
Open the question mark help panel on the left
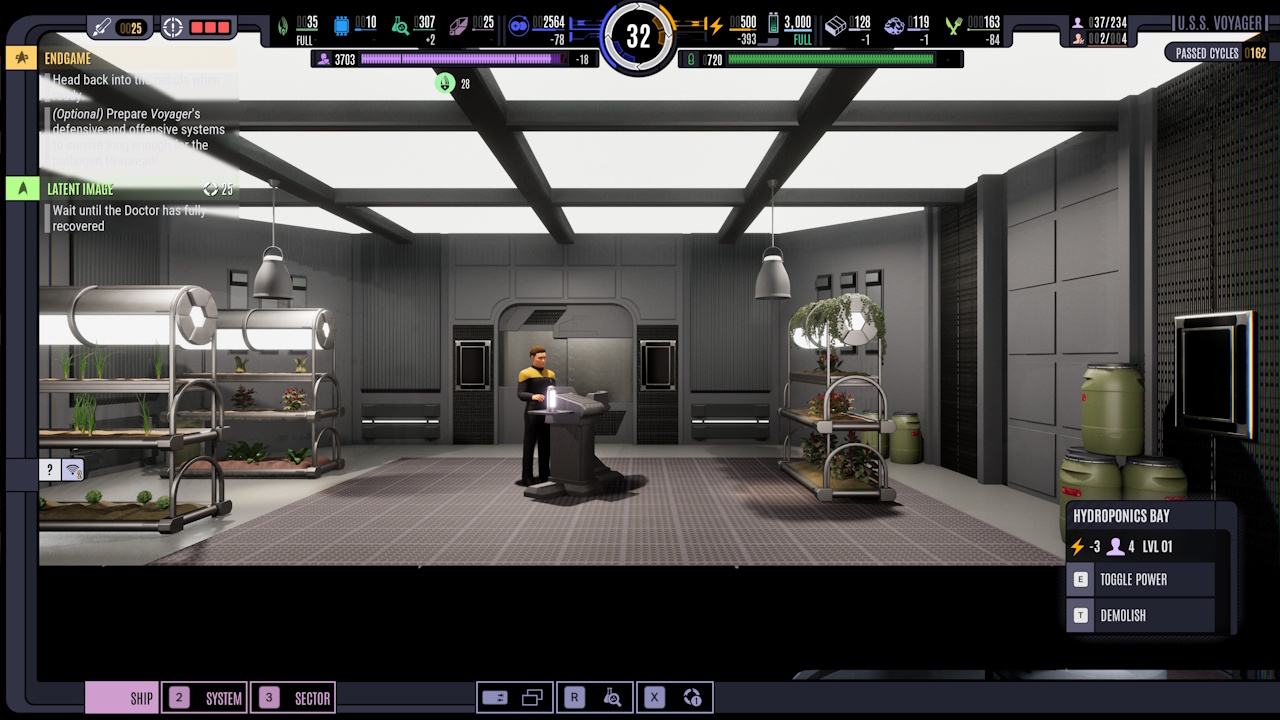(48, 469)
